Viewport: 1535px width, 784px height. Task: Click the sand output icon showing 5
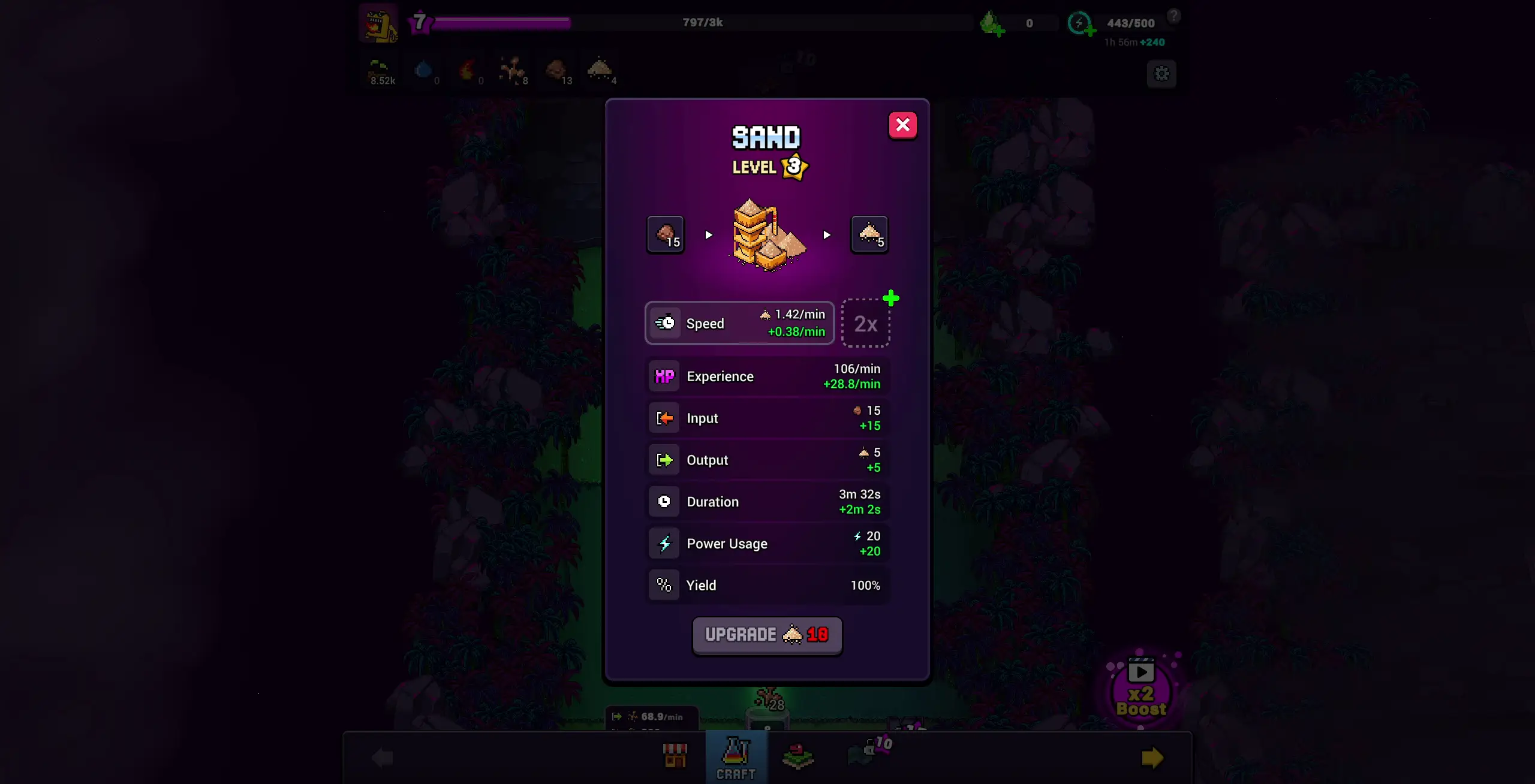[869, 234]
